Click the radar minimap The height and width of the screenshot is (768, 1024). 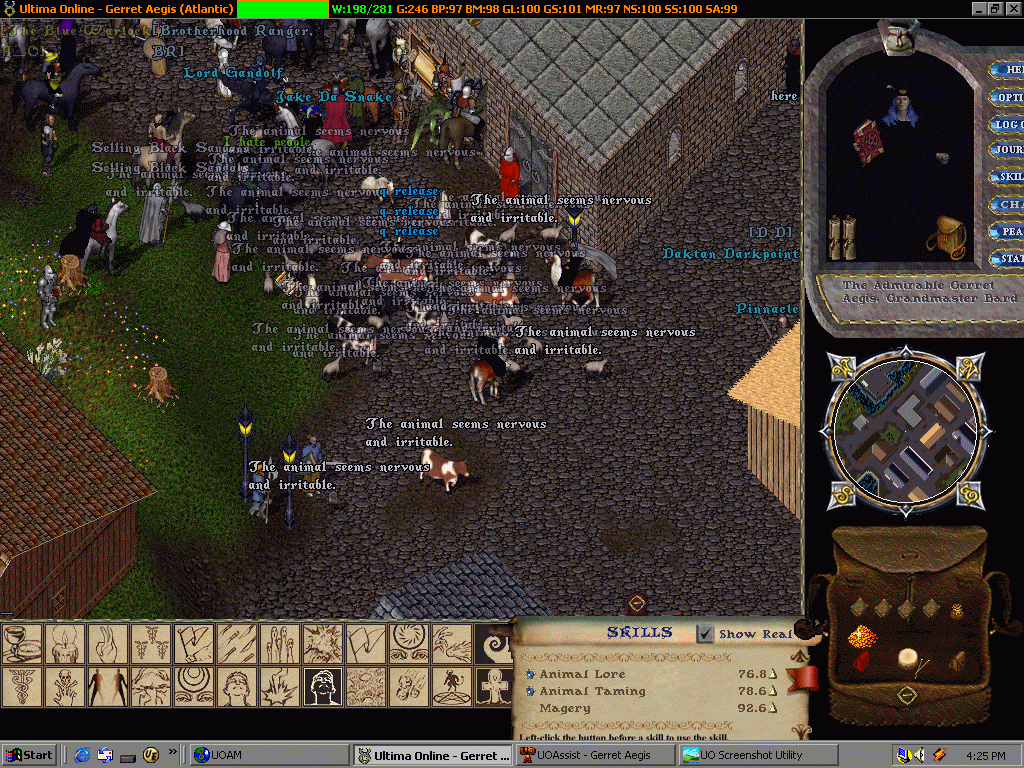(x=902, y=430)
